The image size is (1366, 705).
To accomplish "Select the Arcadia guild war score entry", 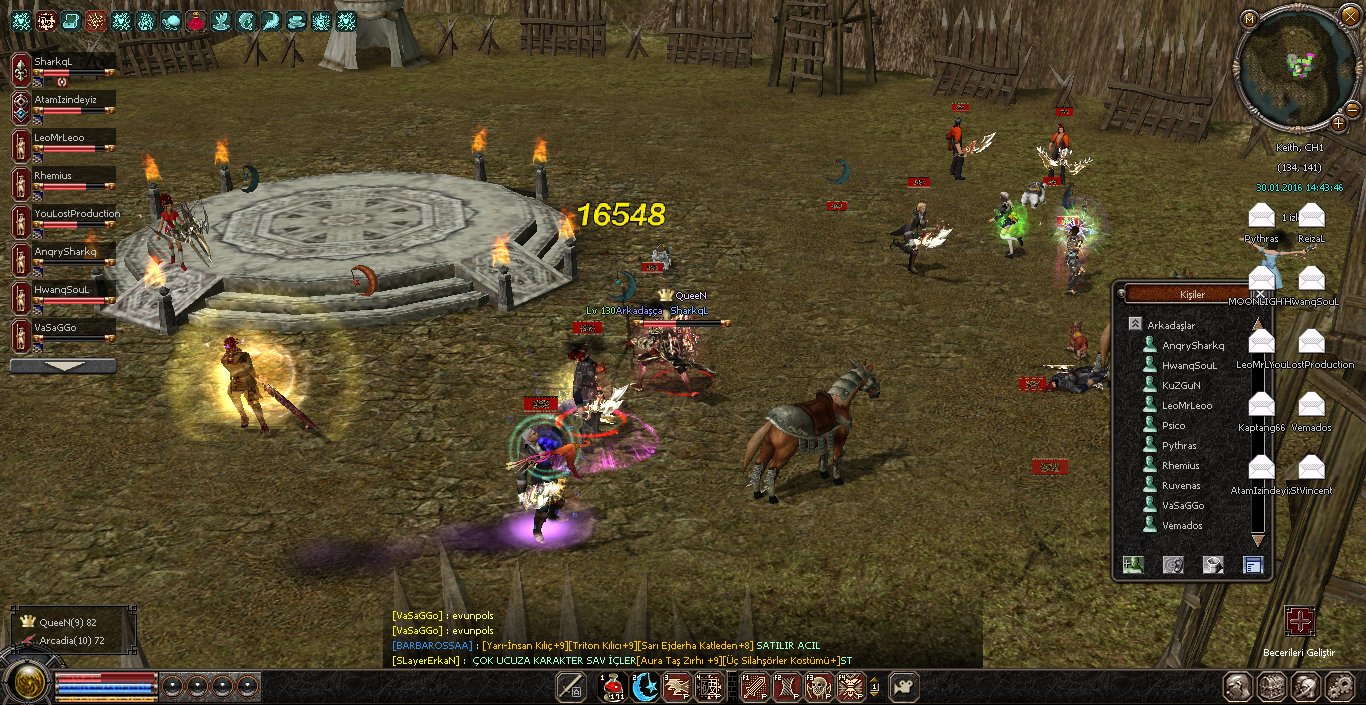I will 72,640.
